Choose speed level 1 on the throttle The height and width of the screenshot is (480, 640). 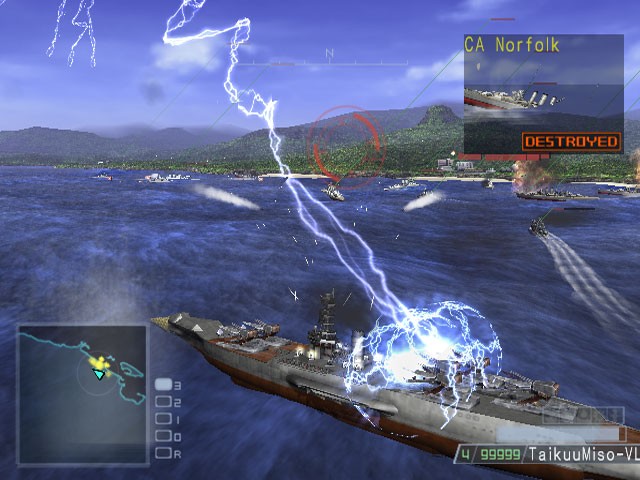click(x=163, y=419)
